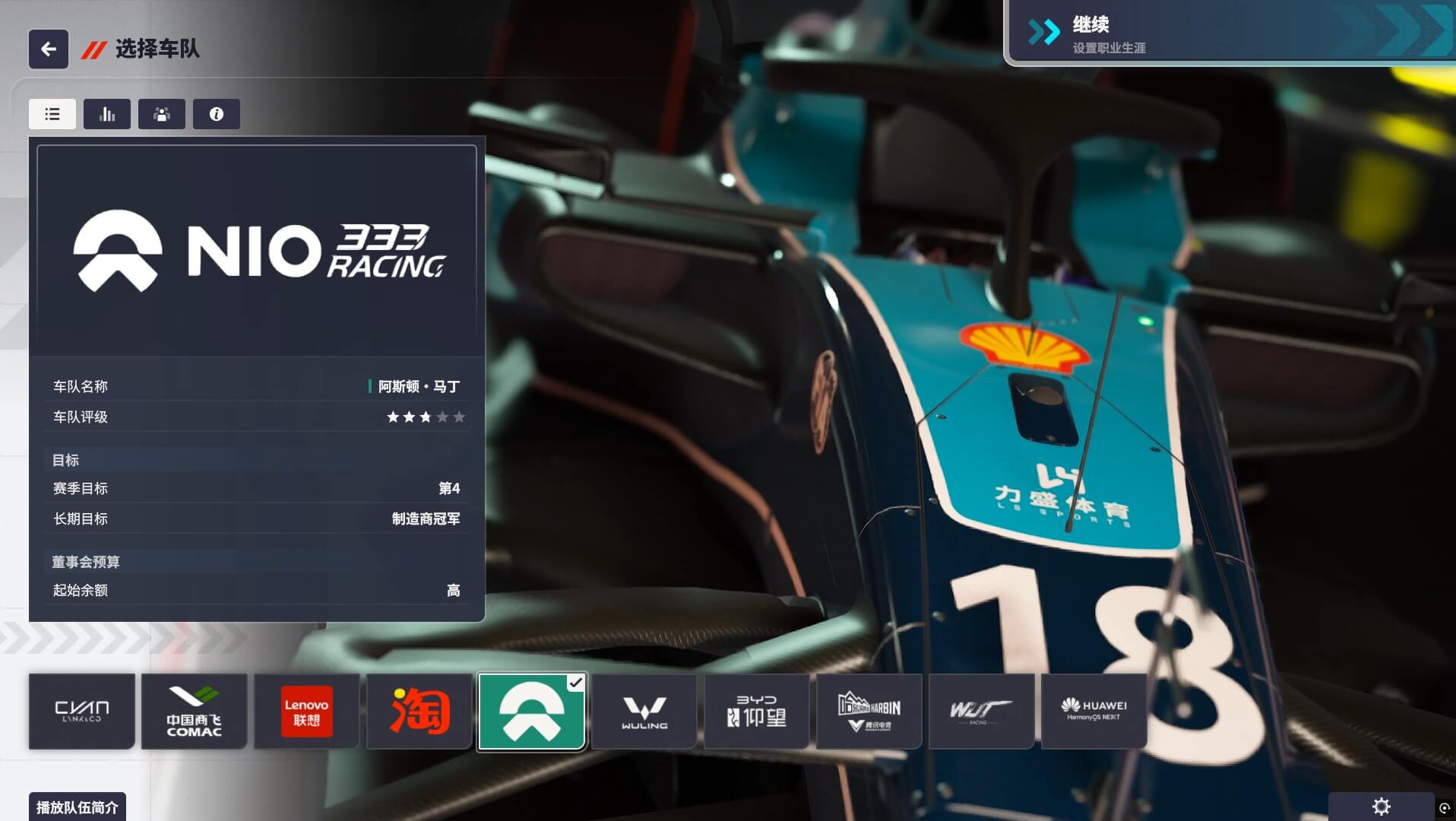This screenshot has height=821, width=1456.
Task: Open settings with the gear icon
Action: pyautogui.click(x=1382, y=807)
